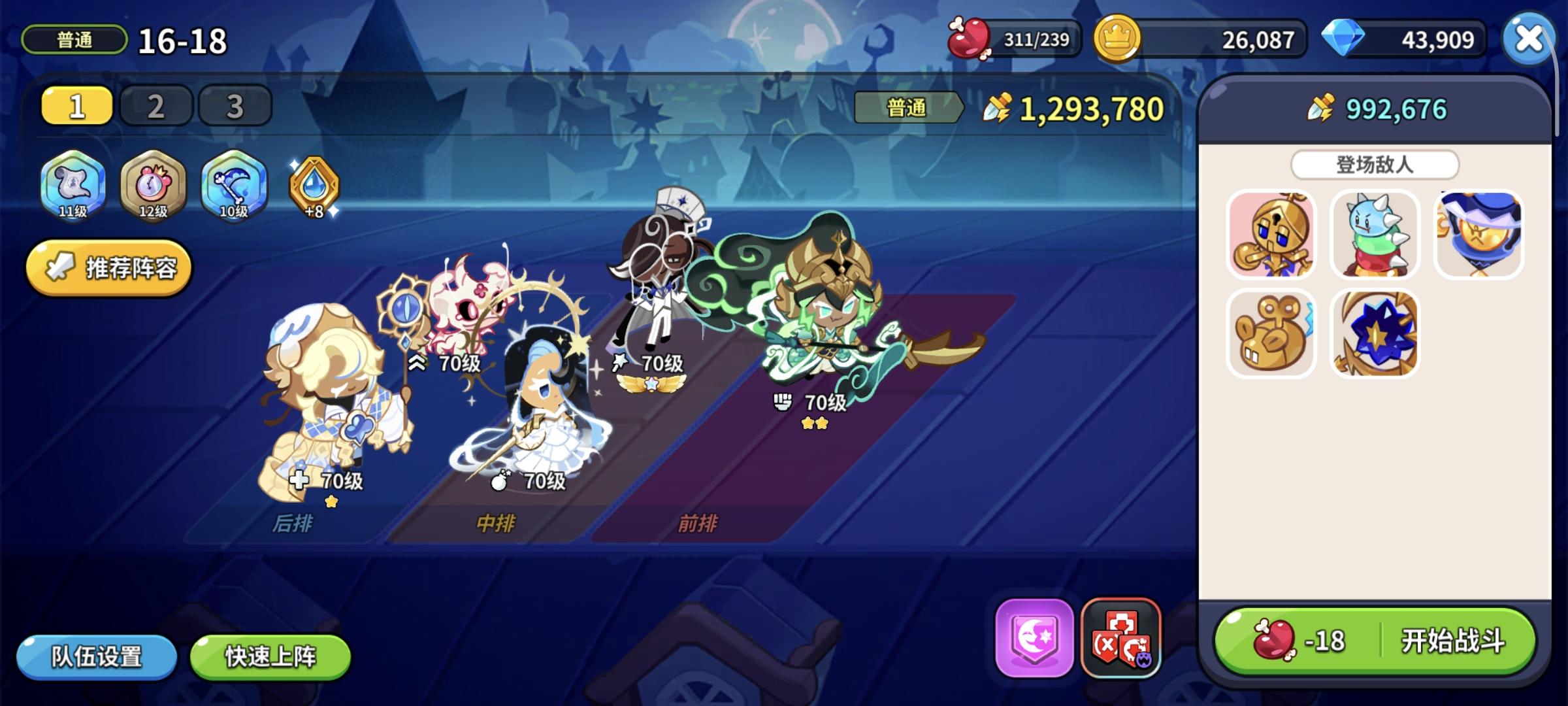Image resolution: width=1568 pixels, height=706 pixels.
Task: Switch to team preset 2
Action: (155, 105)
